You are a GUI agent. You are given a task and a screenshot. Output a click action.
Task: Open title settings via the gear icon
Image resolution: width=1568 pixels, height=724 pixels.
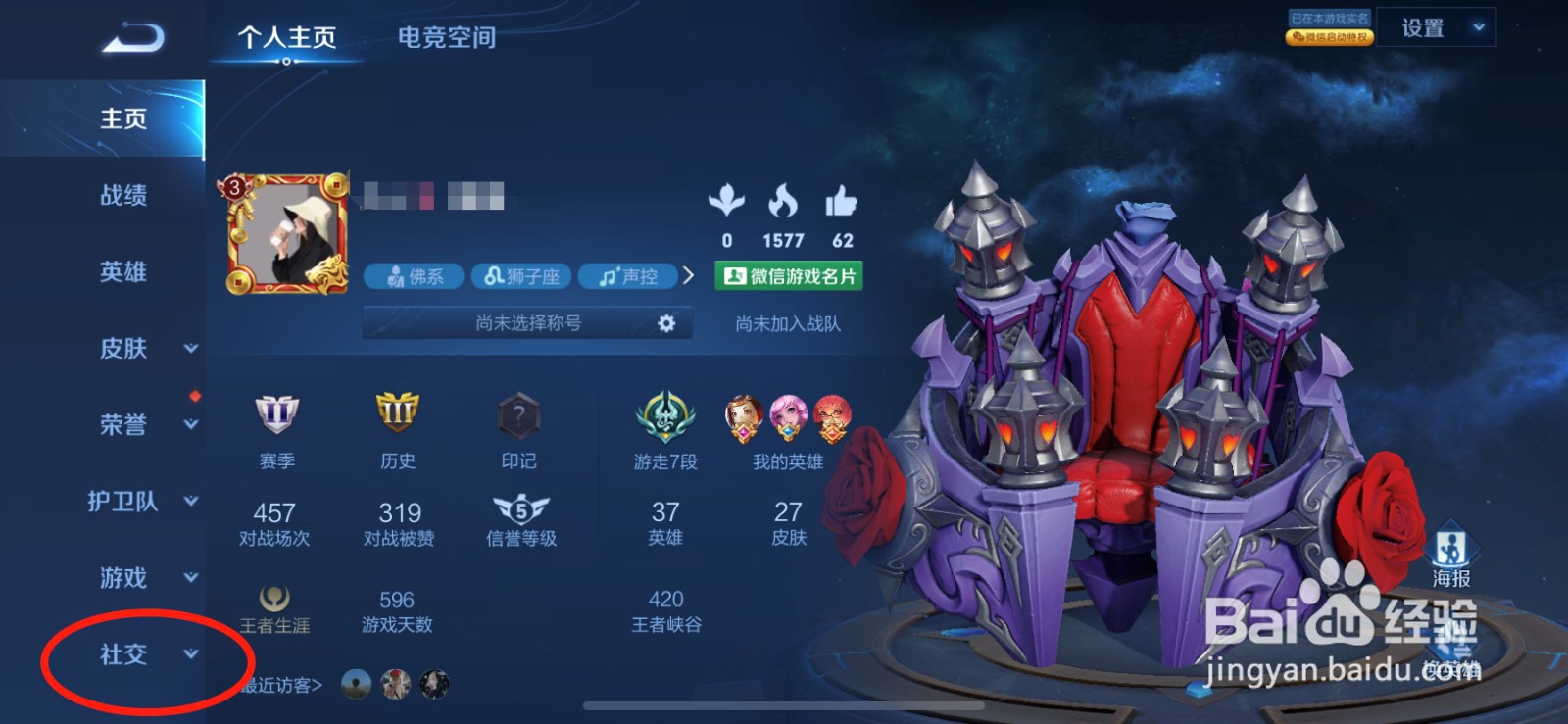(x=665, y=321)
